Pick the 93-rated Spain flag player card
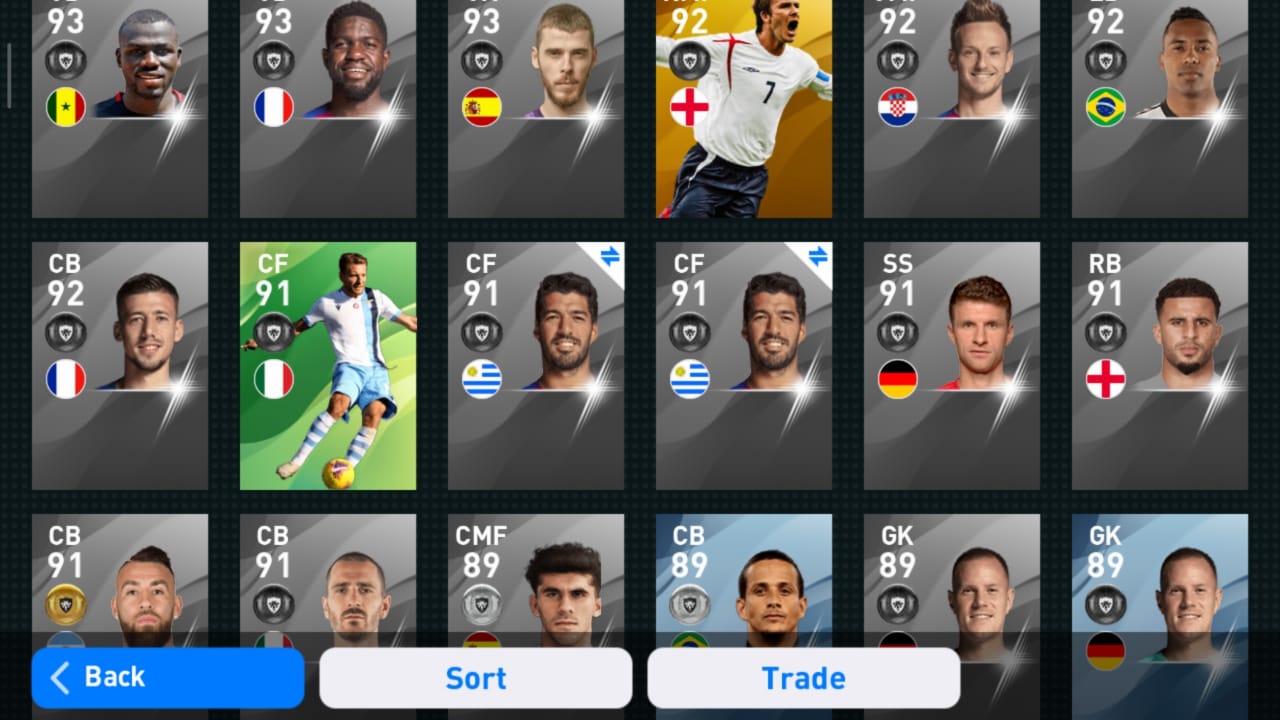Viewport: 1280px width, 720px height. [536, 108]
